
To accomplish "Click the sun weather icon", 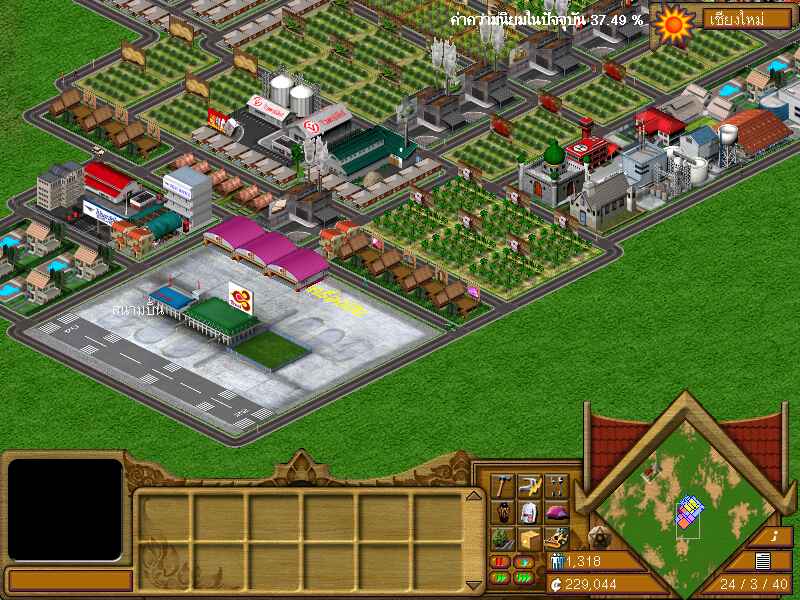I will click(672, 22).
